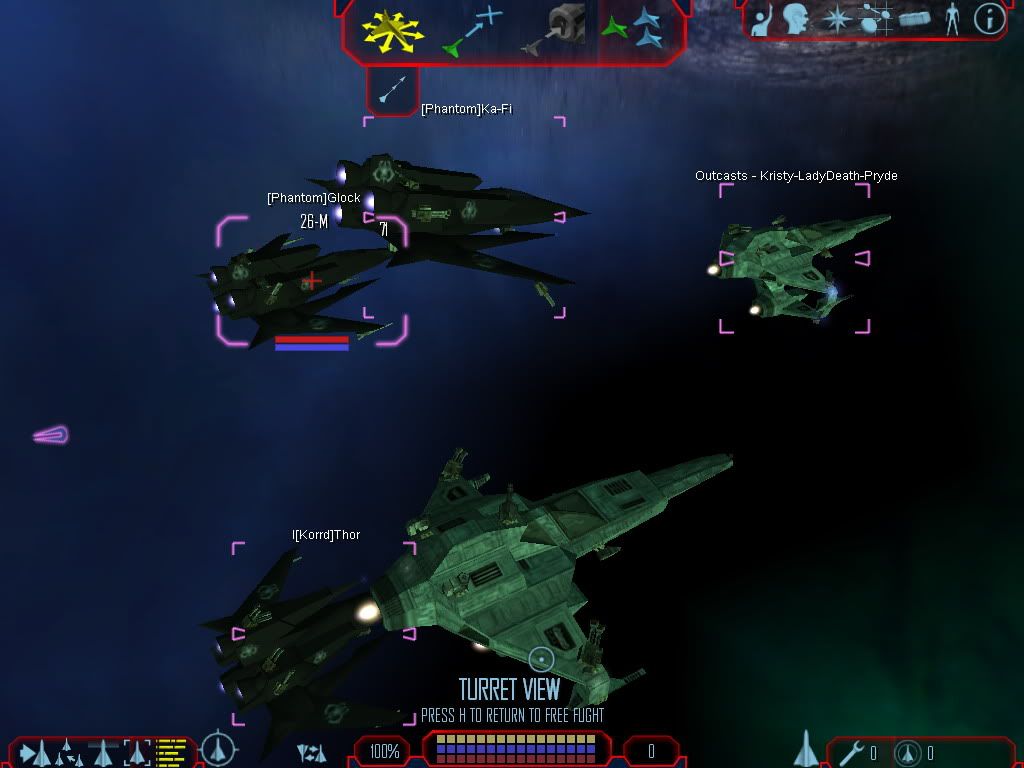Activate the Go To maneuver icon

[x=472, y=29]
